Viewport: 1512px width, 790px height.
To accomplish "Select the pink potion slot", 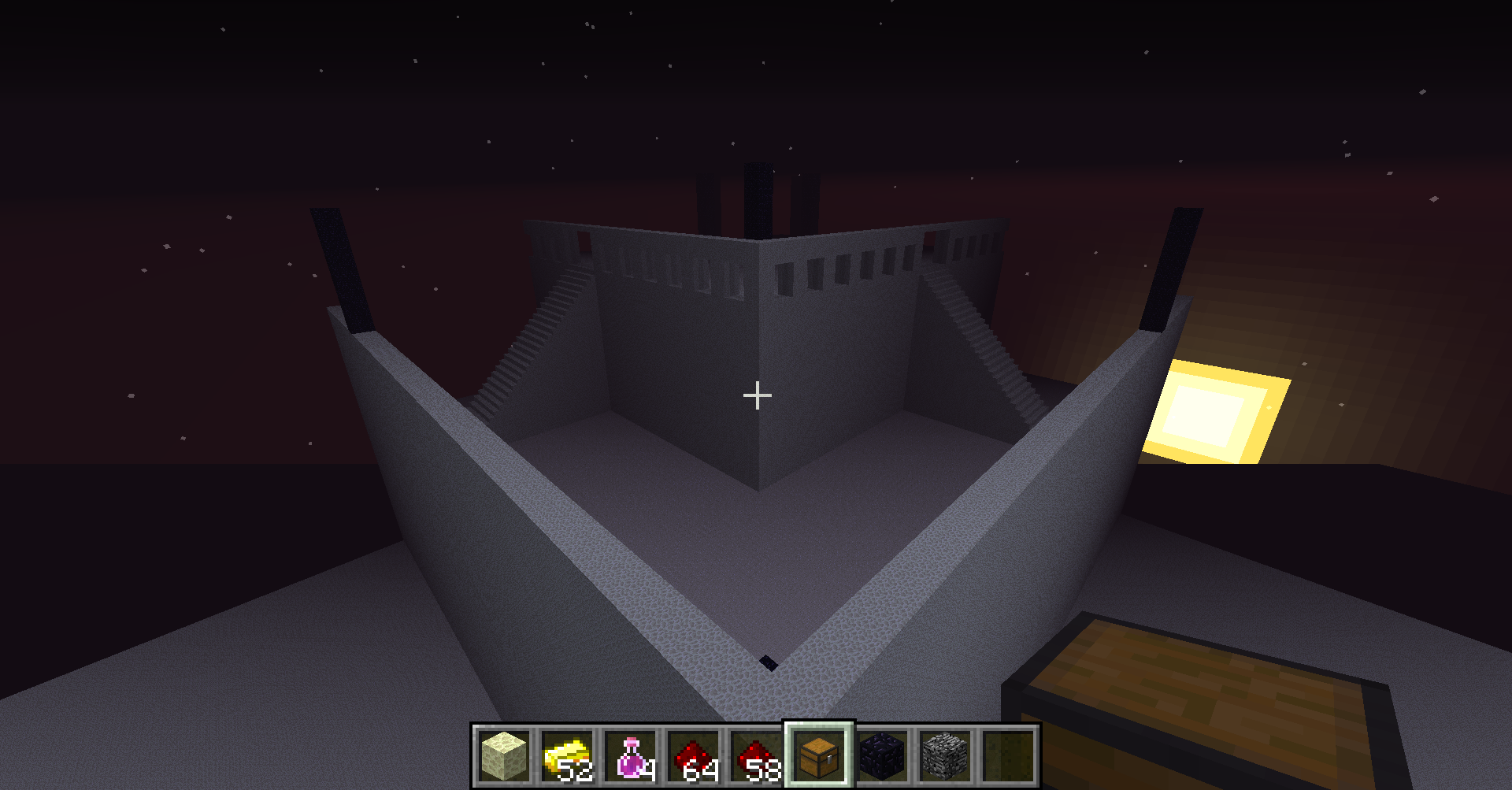I will pyautogui.click(x=630, y=755).
